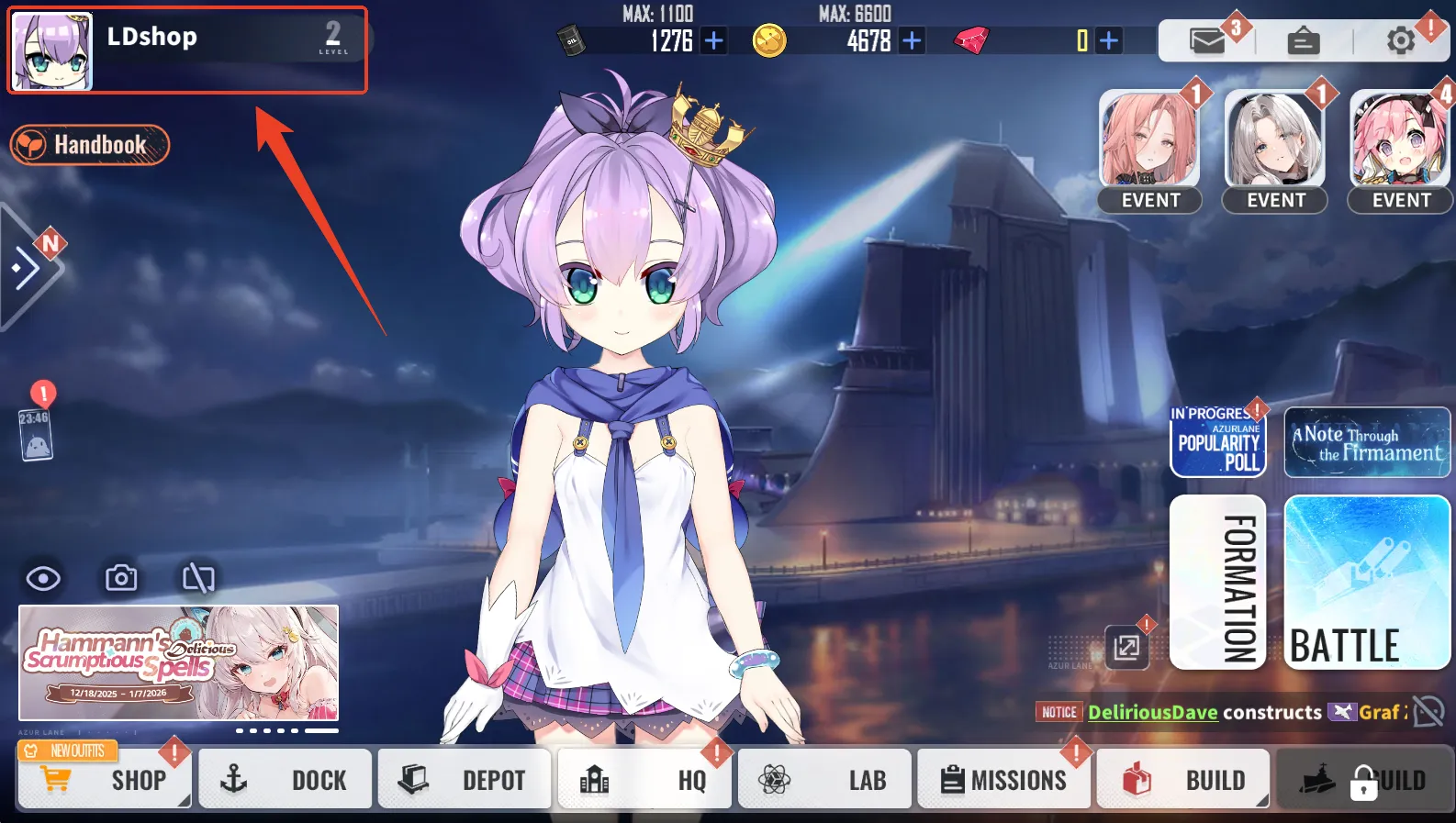The height and width of the screenshot is (823, 1456).
Task: Add more oil with the plus button
Action: click(713, 40)
